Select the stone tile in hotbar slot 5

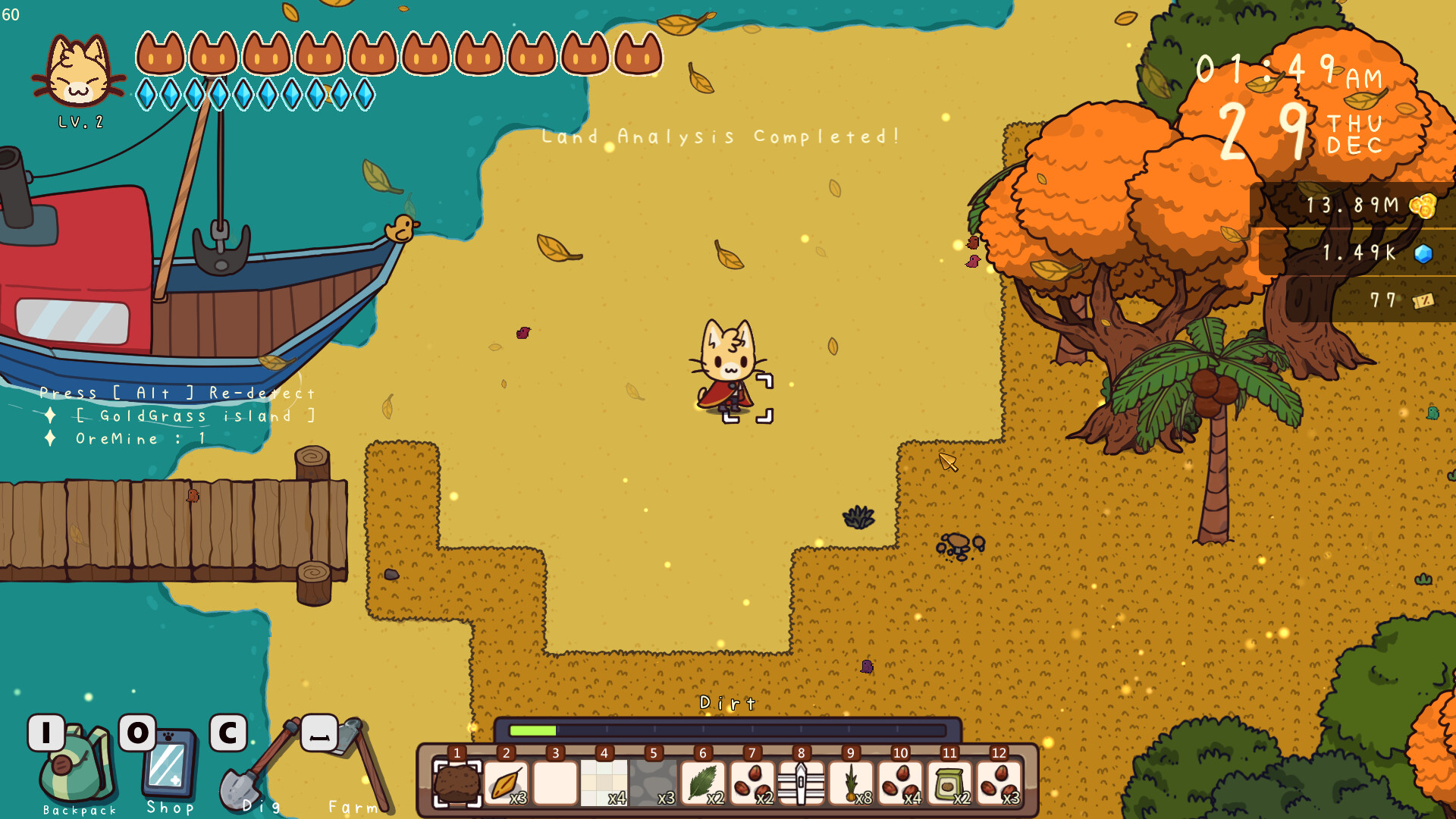(653, 782)
